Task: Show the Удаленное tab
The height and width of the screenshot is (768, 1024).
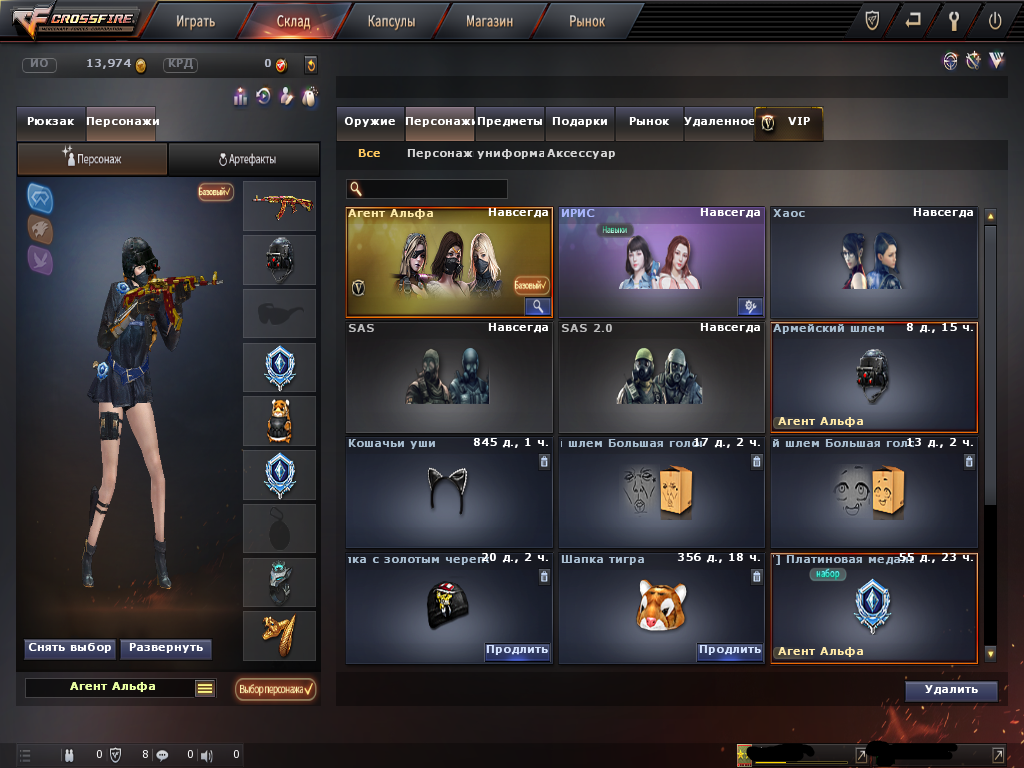Action: pos(719,121)
